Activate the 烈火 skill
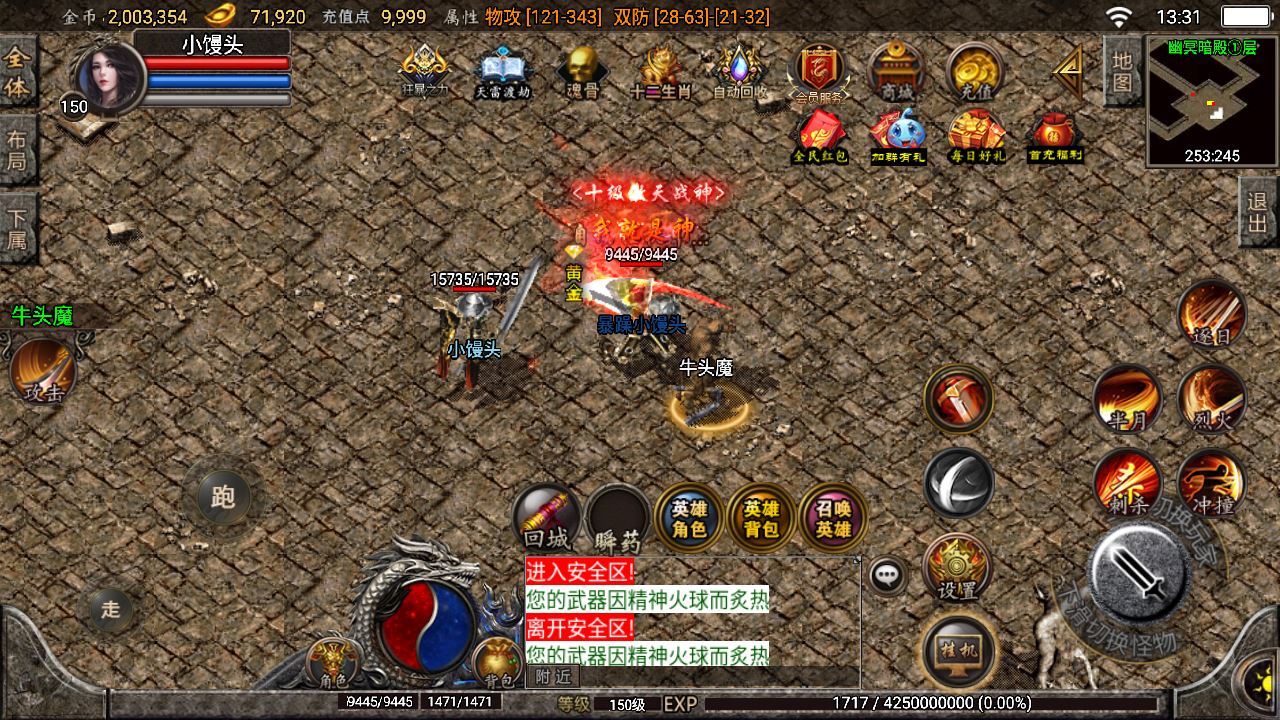Screen dimensions: 1280x720 (x=1212, y=397)
